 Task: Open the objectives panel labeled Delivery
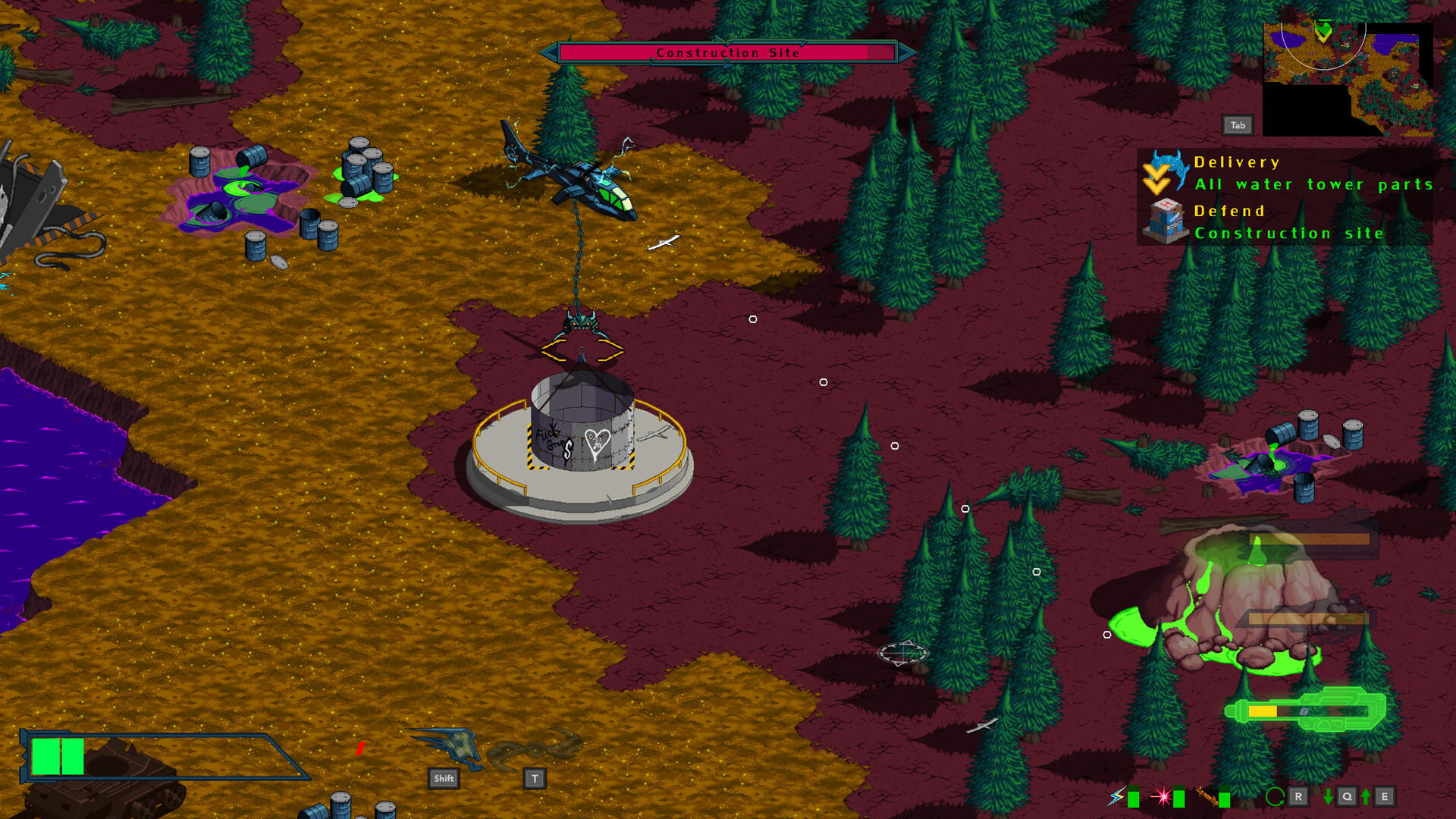tap(1236, 162)
